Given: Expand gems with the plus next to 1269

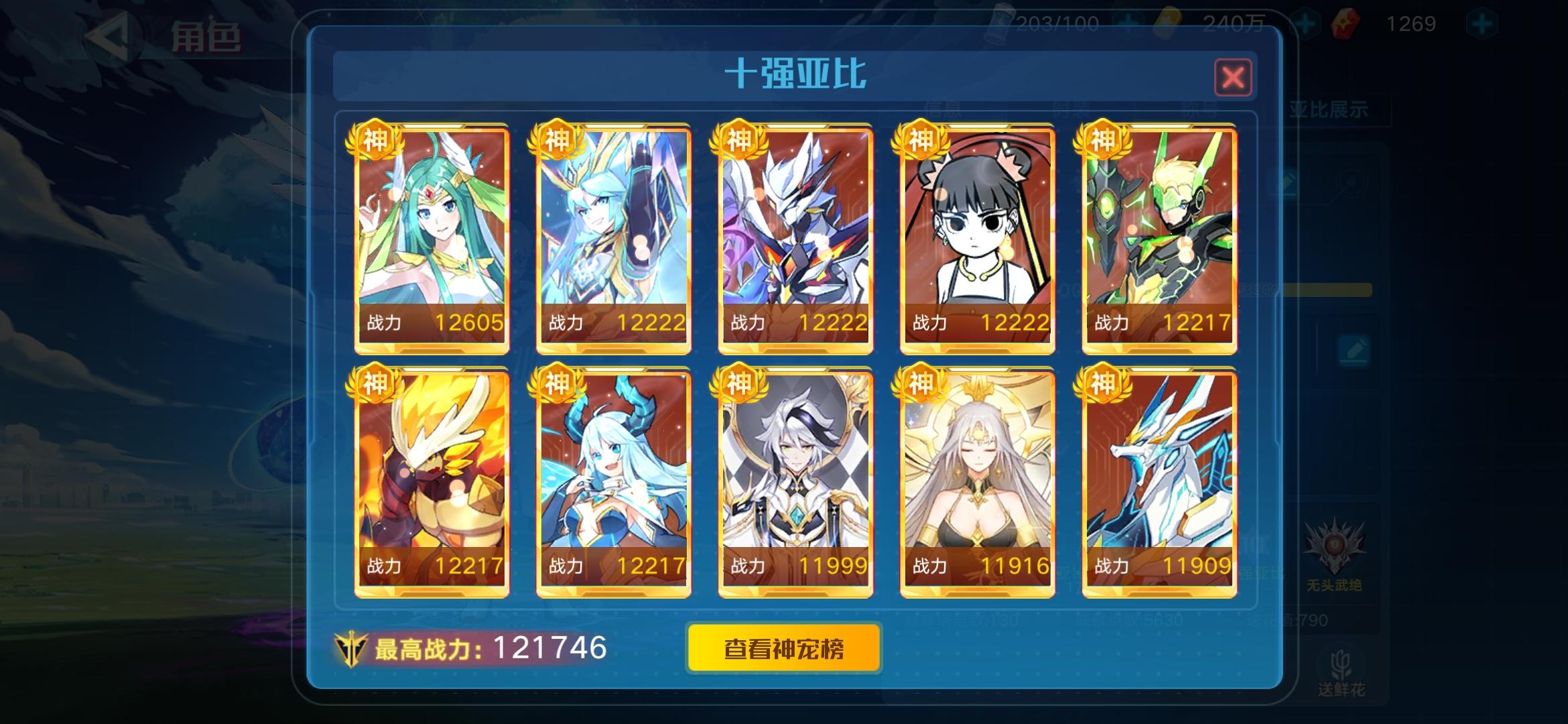Looking at the screenshot, I should (1482, 22).
